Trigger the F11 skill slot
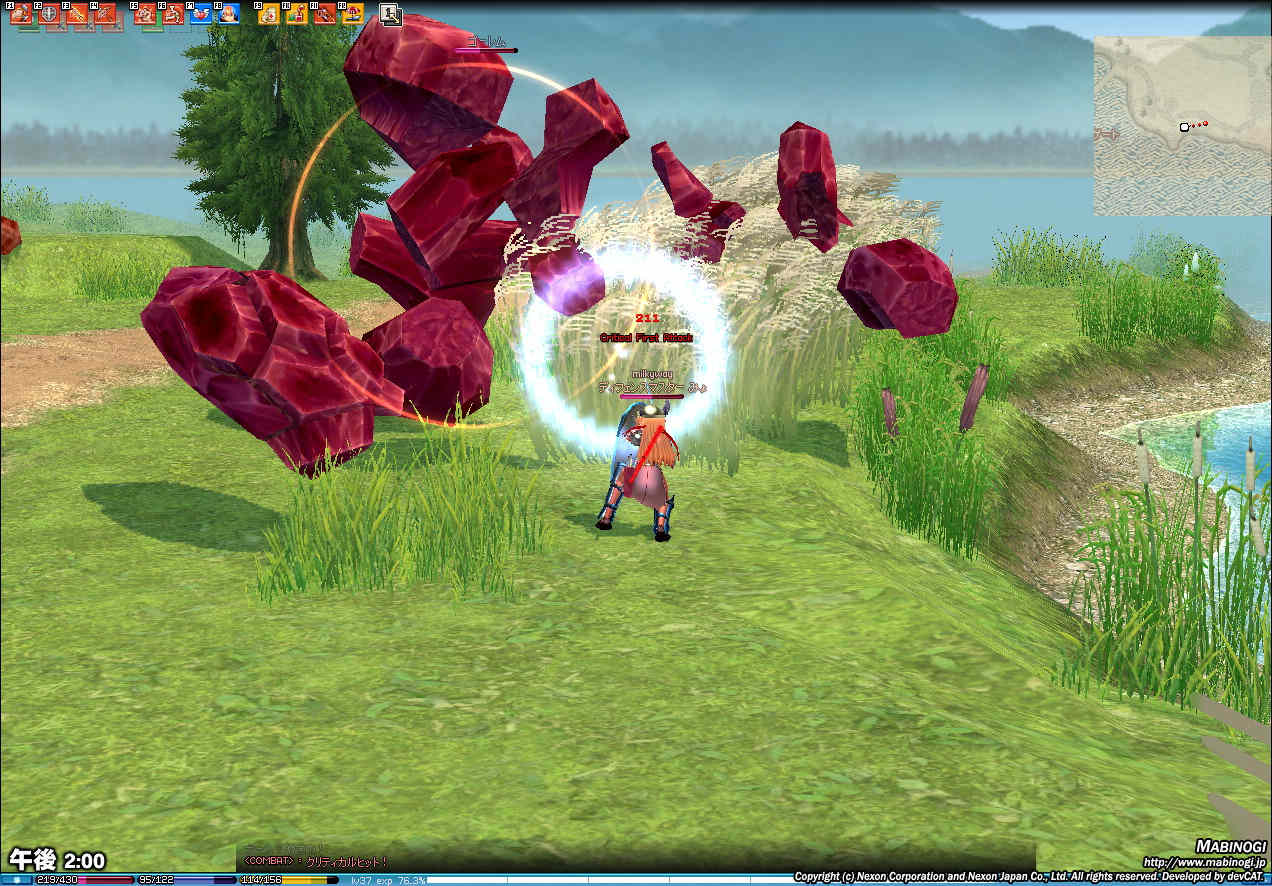This screenshot has height=886, width=1272. (x=325, y=14)
